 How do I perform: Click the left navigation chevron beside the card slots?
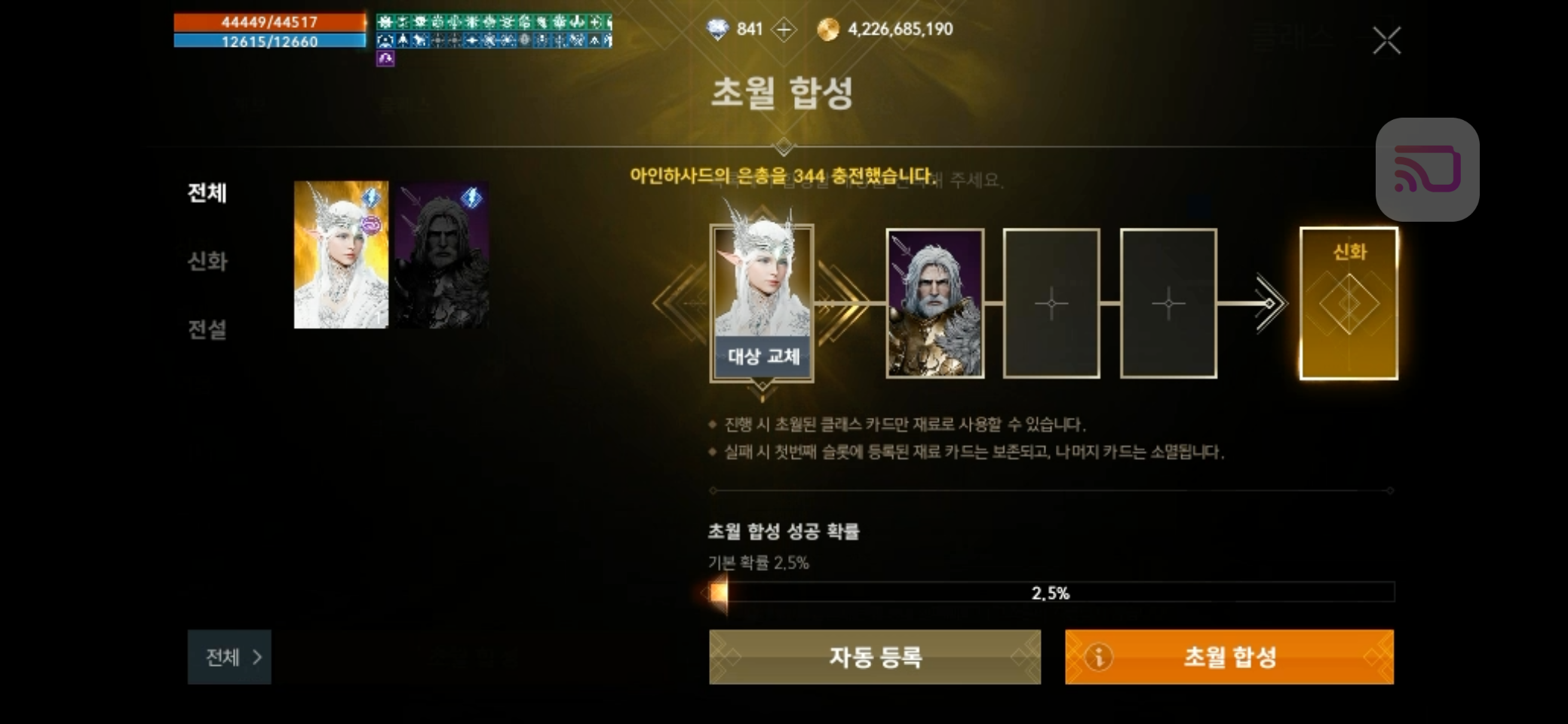(669, 303)
